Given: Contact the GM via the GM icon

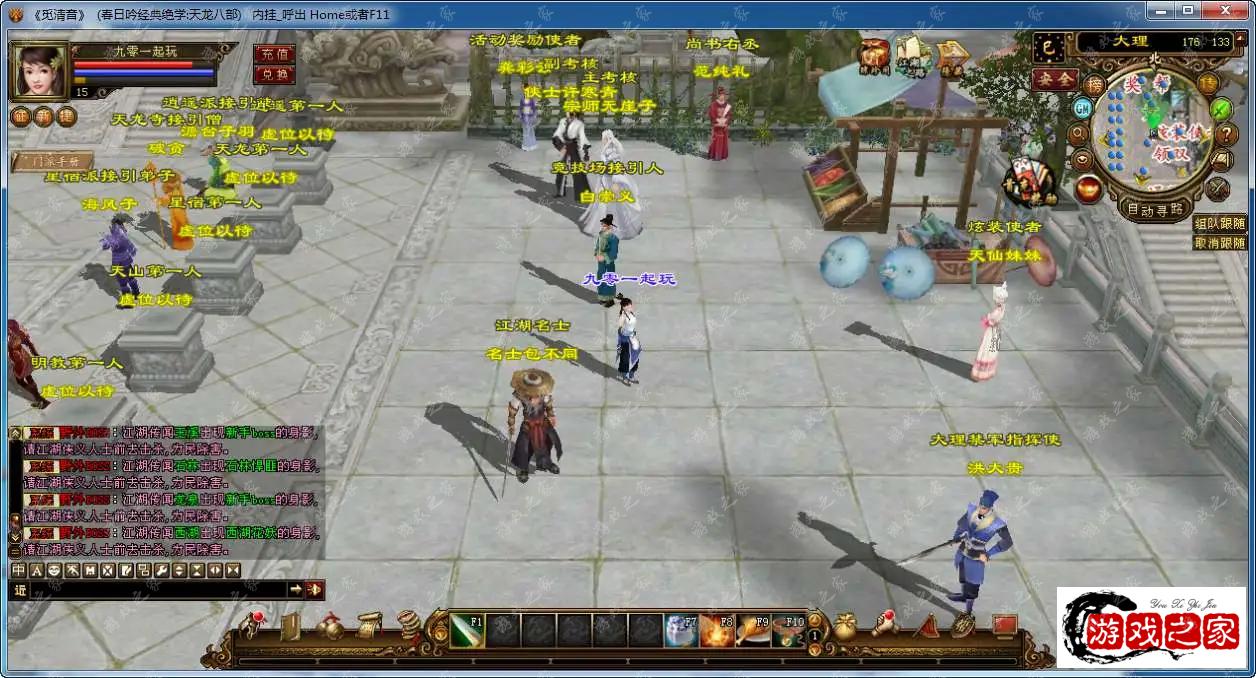Looking at the screenshot, I should [x=1082, y=106].
